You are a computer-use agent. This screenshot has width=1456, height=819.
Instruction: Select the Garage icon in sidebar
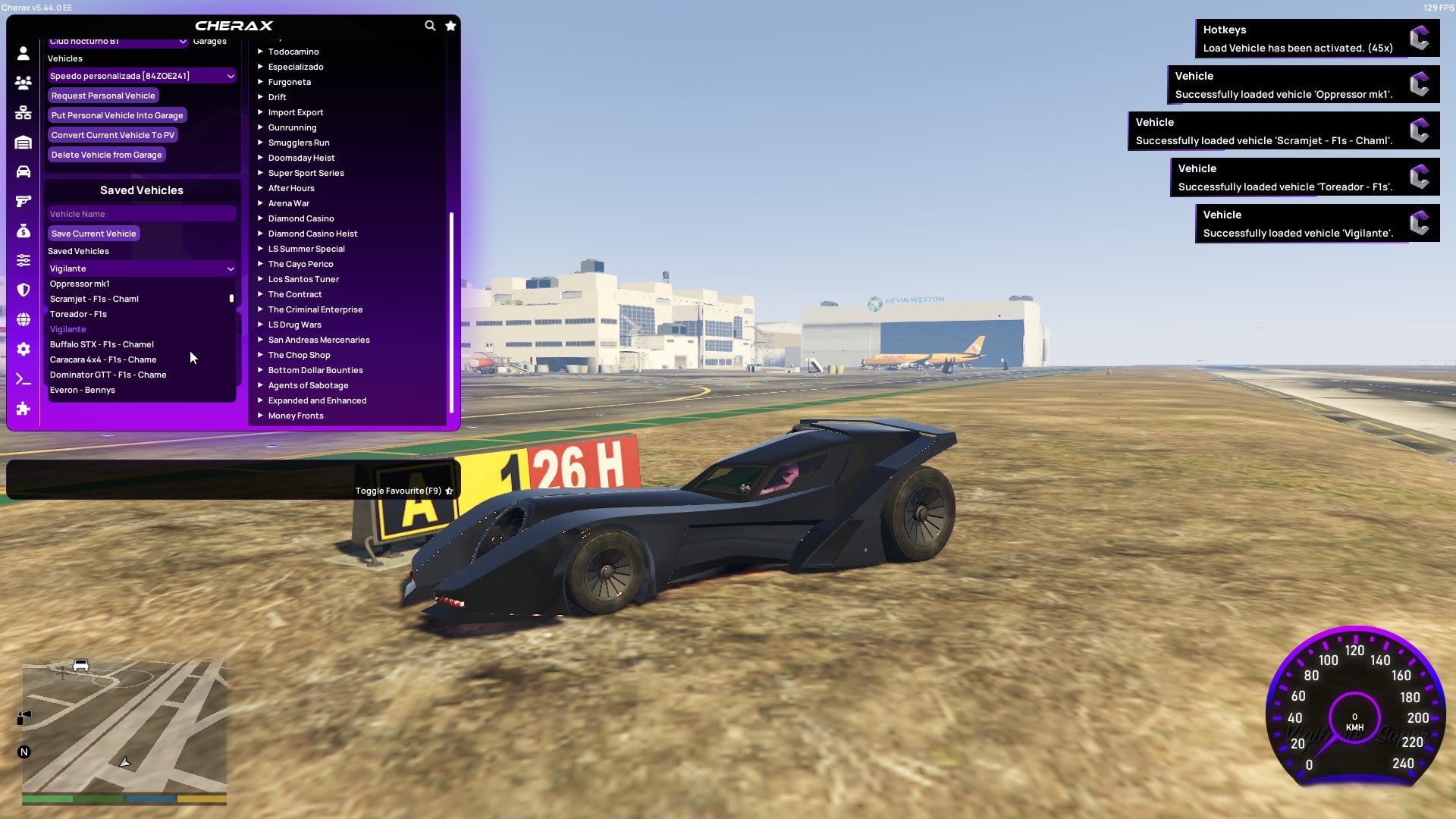click(23, 140)
